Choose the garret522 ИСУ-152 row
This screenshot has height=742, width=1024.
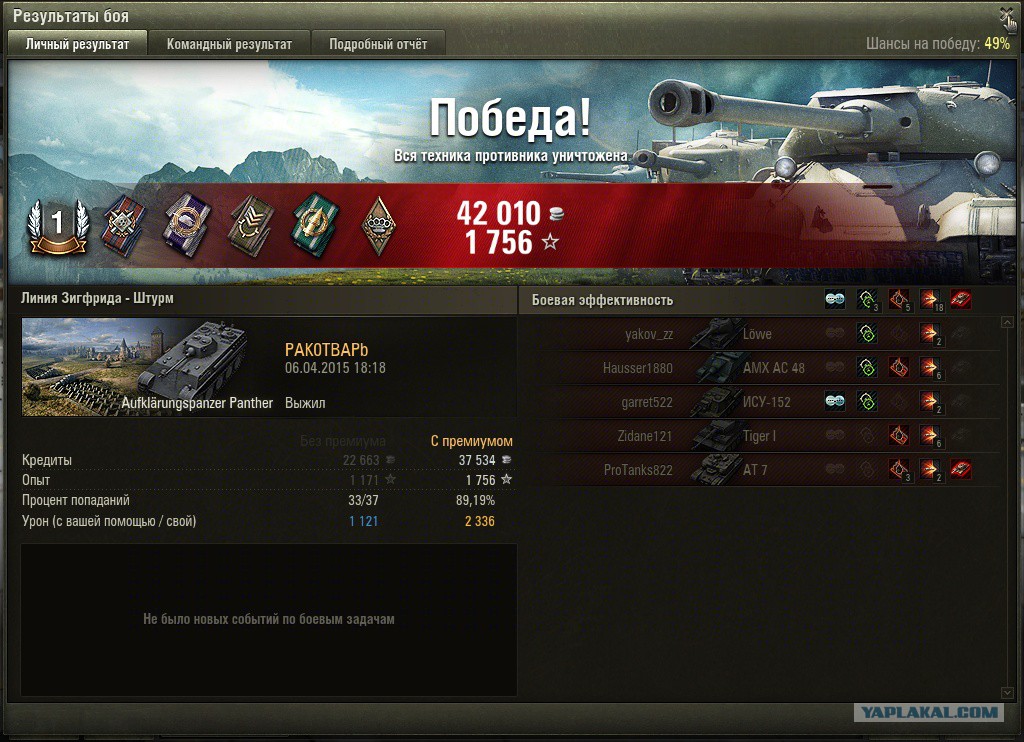(x=760, y=402)
